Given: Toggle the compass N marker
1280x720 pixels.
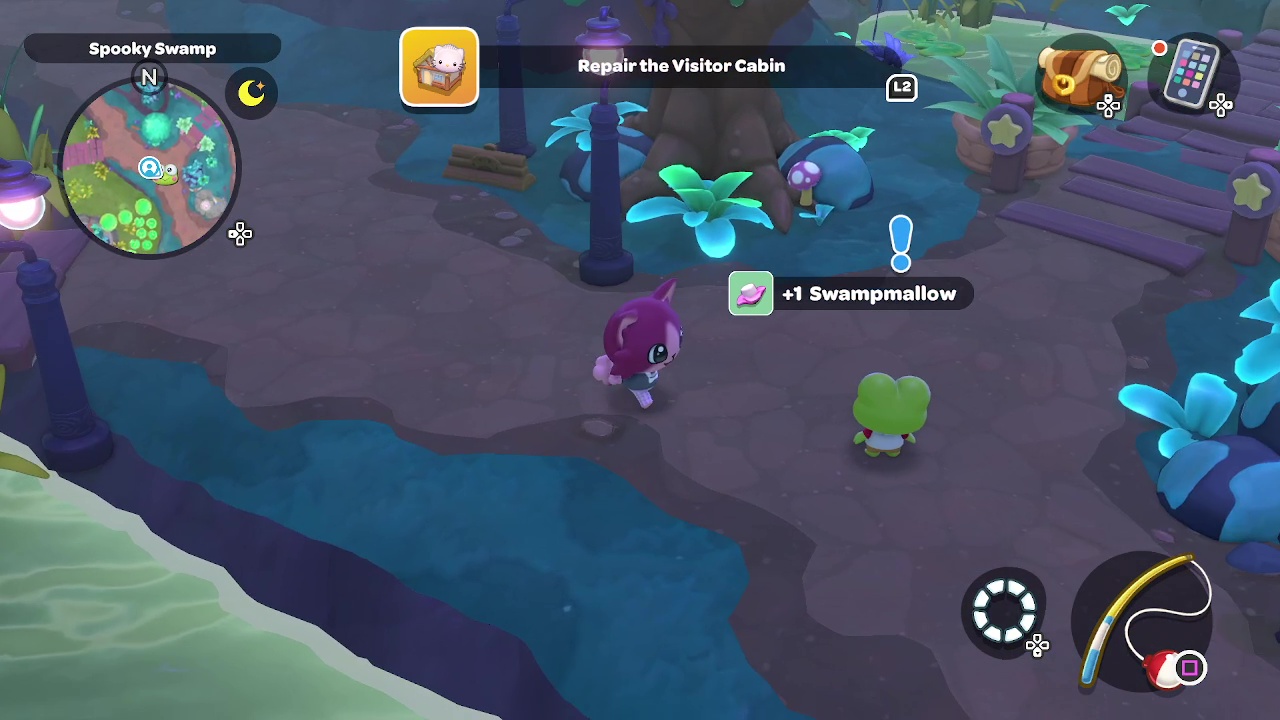Looking at the screenshot, I should tap(149, 77).
